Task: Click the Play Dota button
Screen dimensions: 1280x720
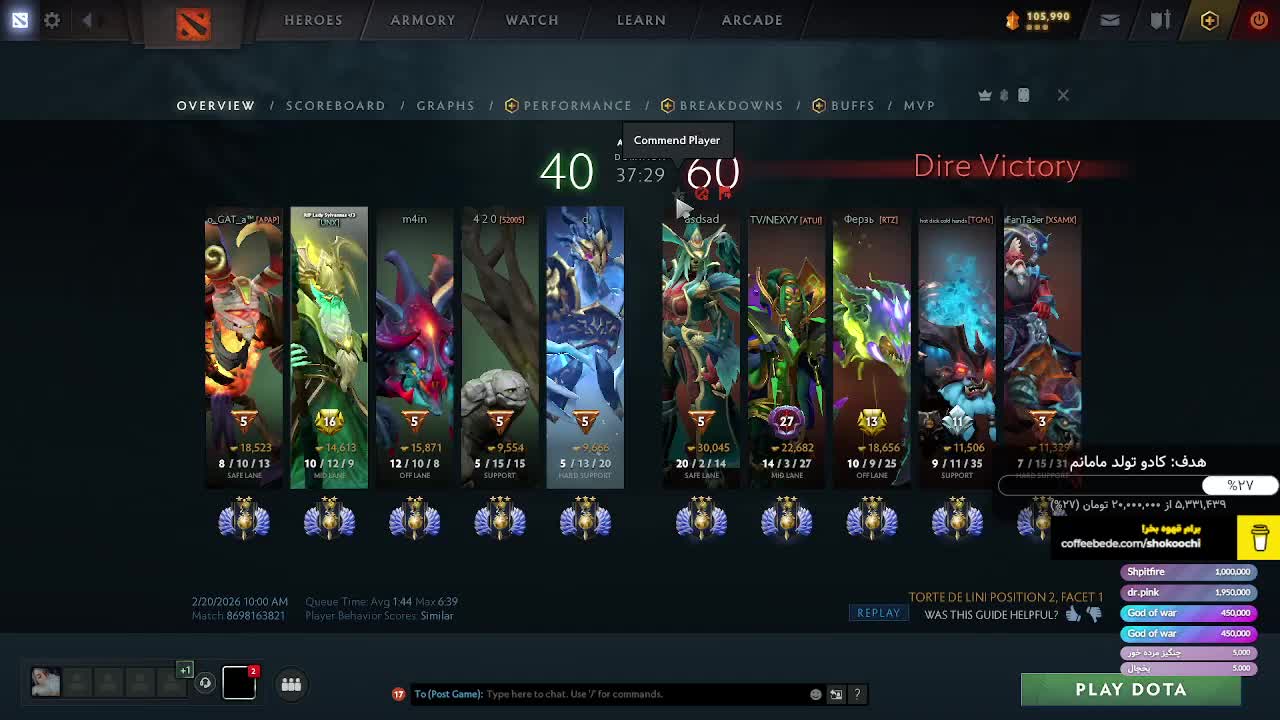Action: [x=1130, y=690]
